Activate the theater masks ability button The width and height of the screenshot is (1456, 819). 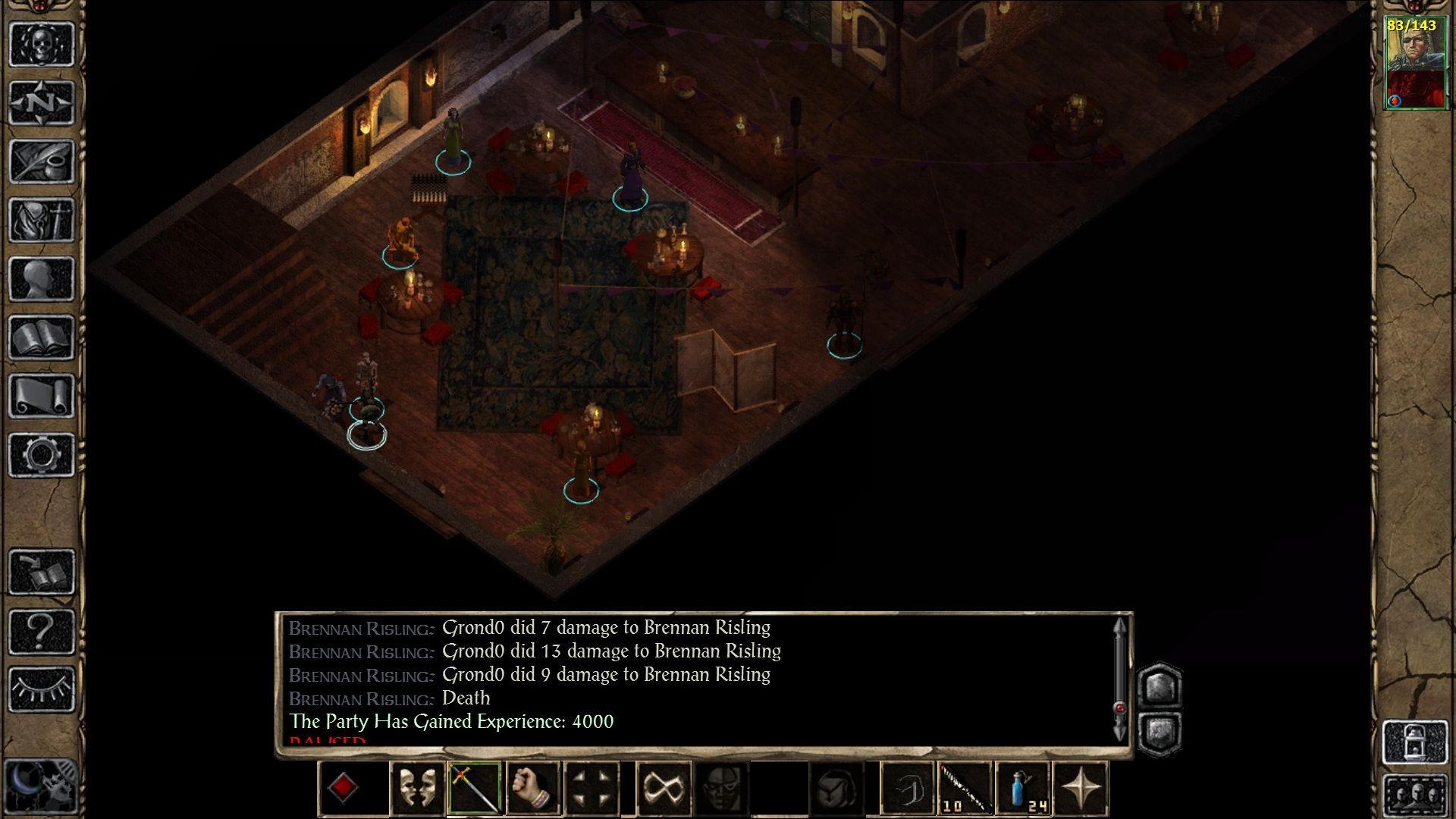(416, 789)
